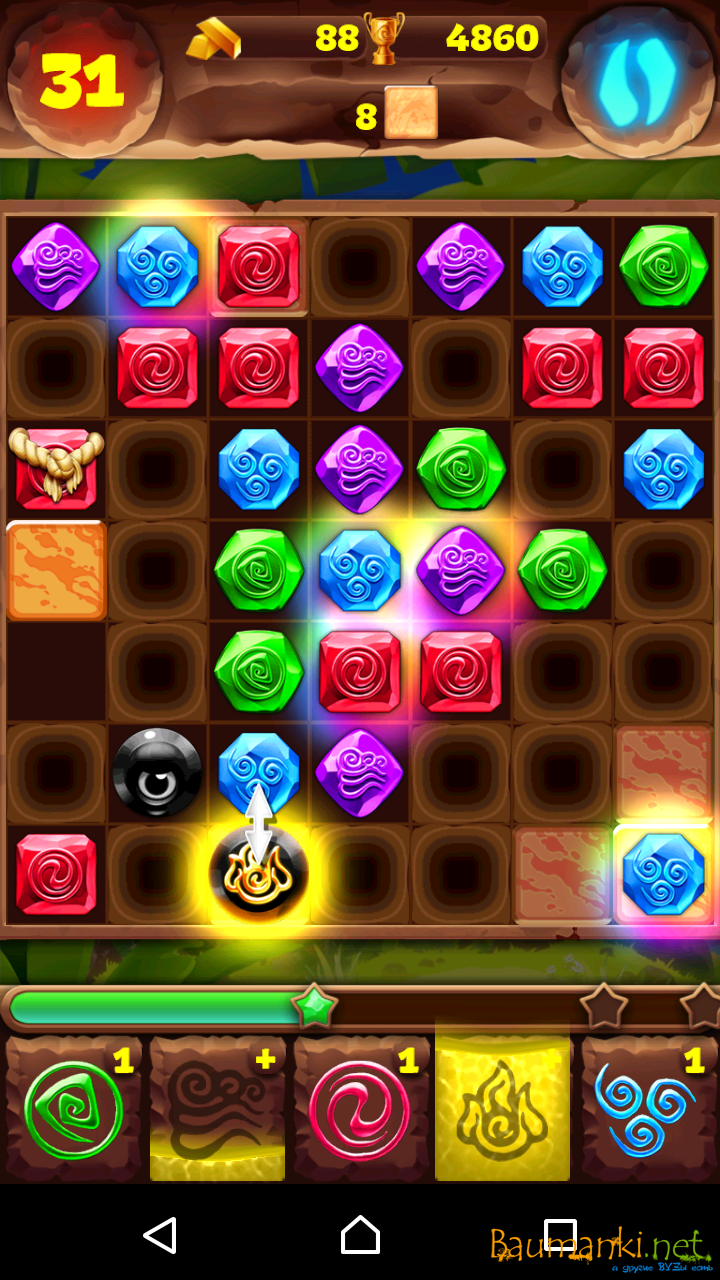Select the black fire-symbol orb on the board
The height and width of the screenshot is (1280, 720).
tap(258, 874)
